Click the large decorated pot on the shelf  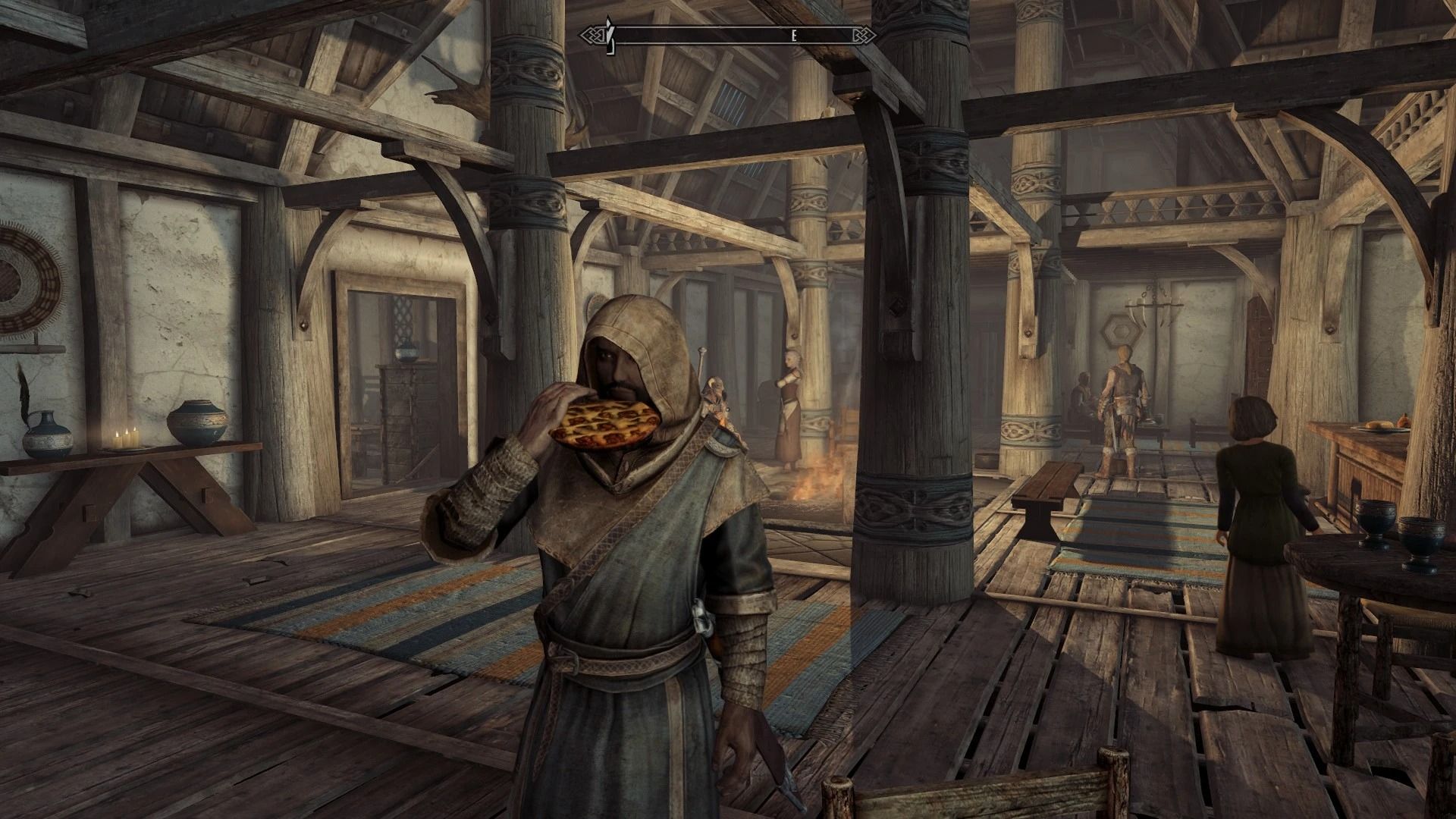(x=196, y=422)
